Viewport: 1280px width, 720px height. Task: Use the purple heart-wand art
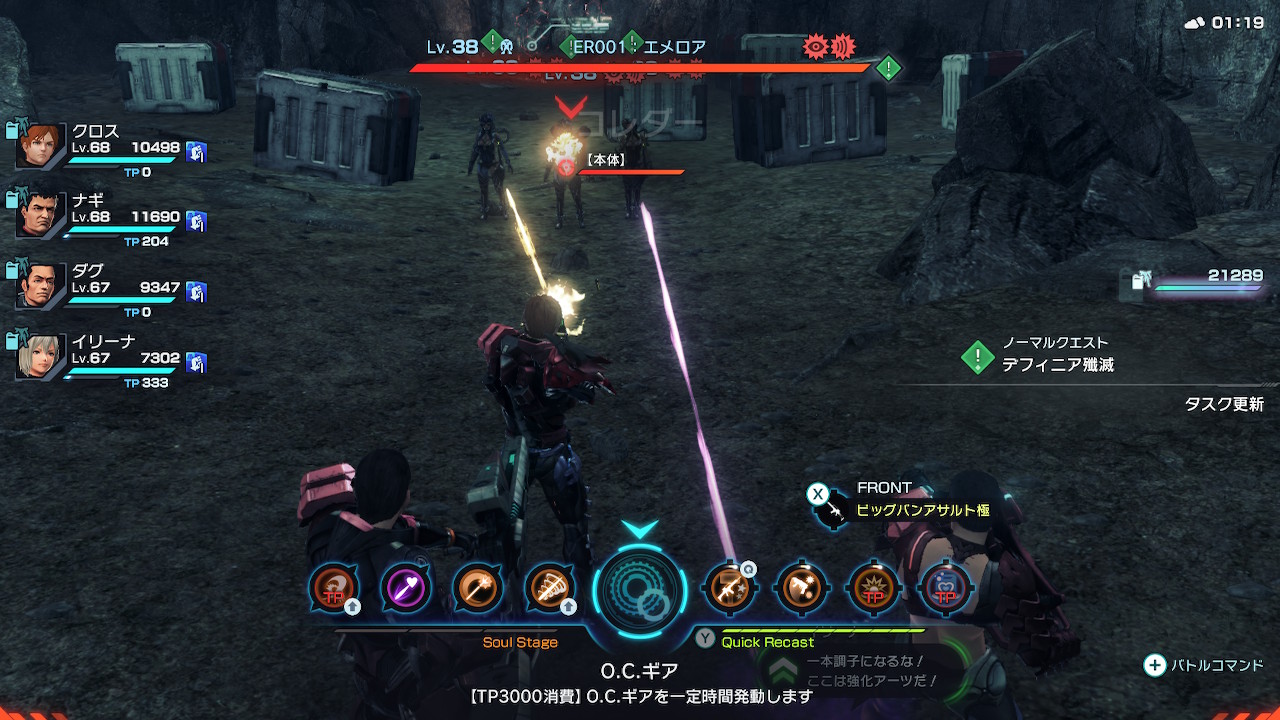(x=406, y=588)
